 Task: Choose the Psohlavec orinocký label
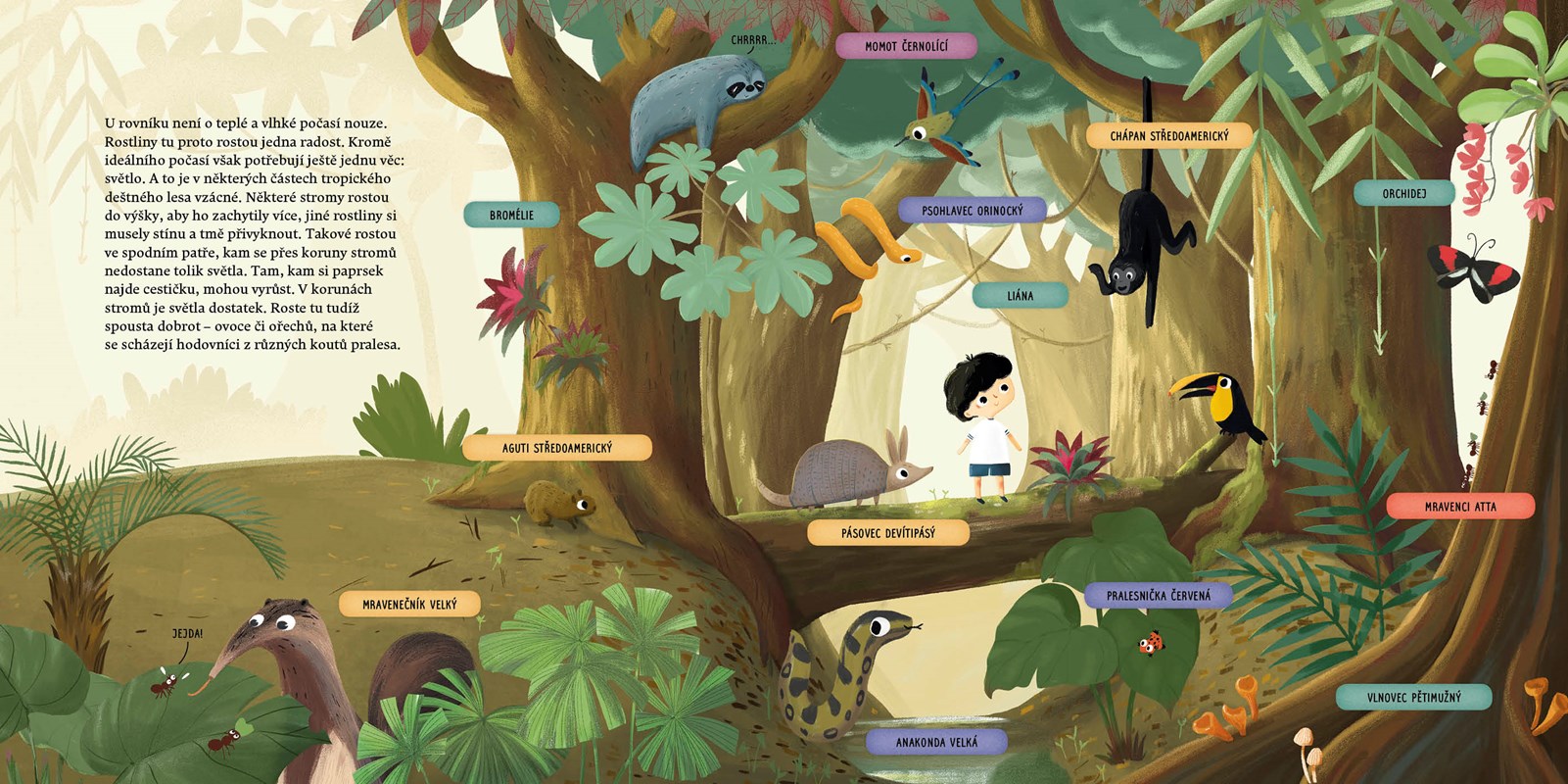(972, 211)
